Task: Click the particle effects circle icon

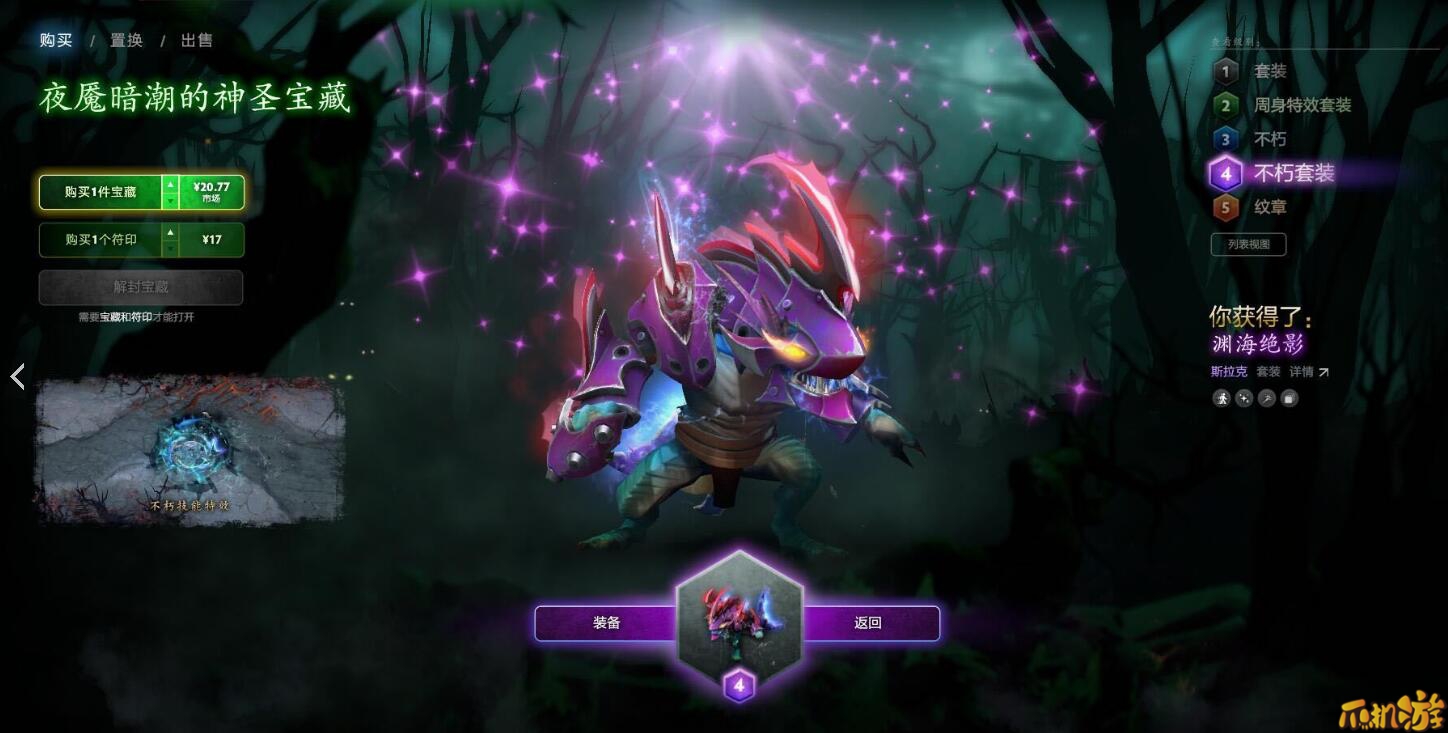Action: (1243, 397)
